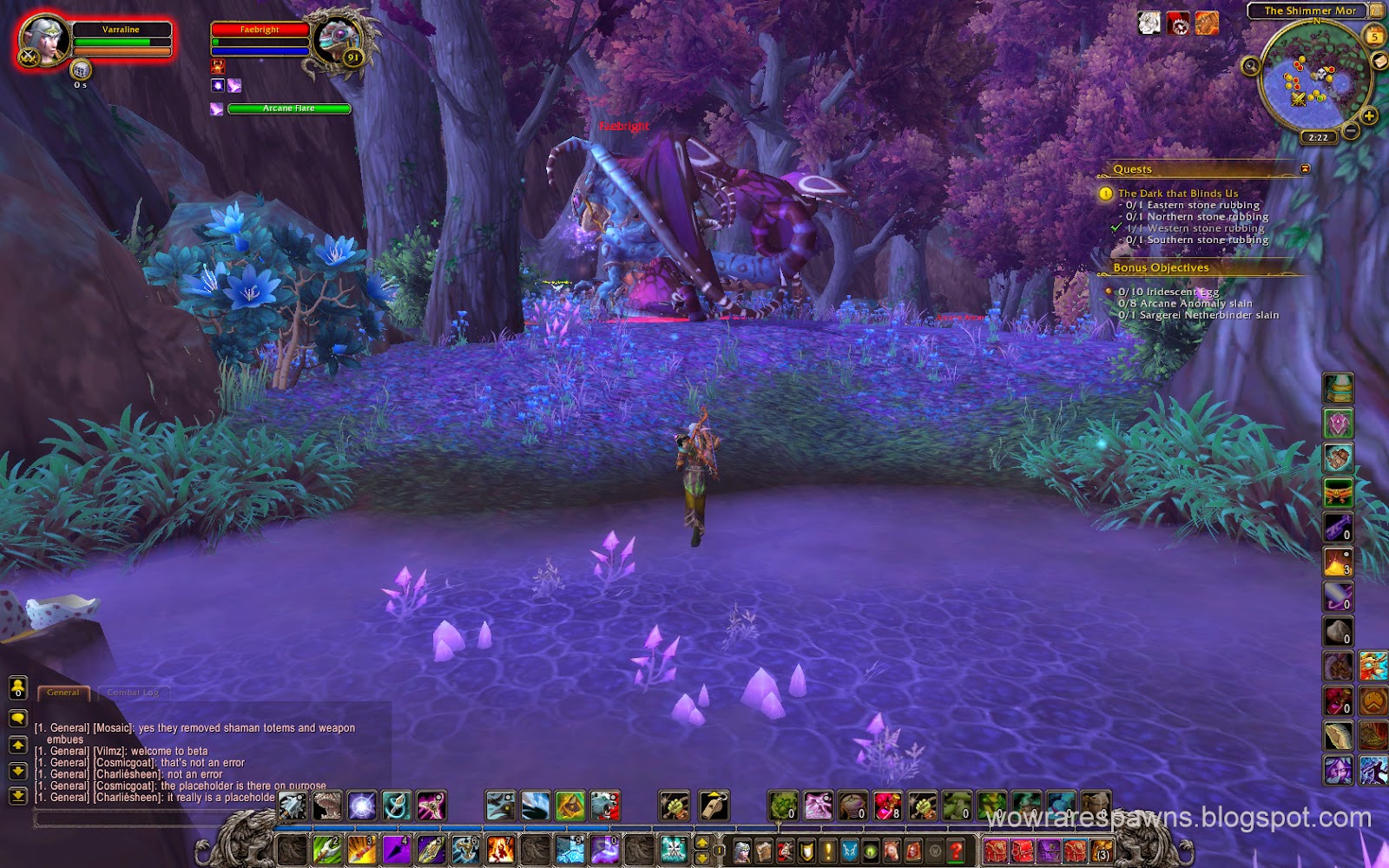Toggle the action bar page-up arrow
The height and width of the screenshot is (868, 1389).
703,844
